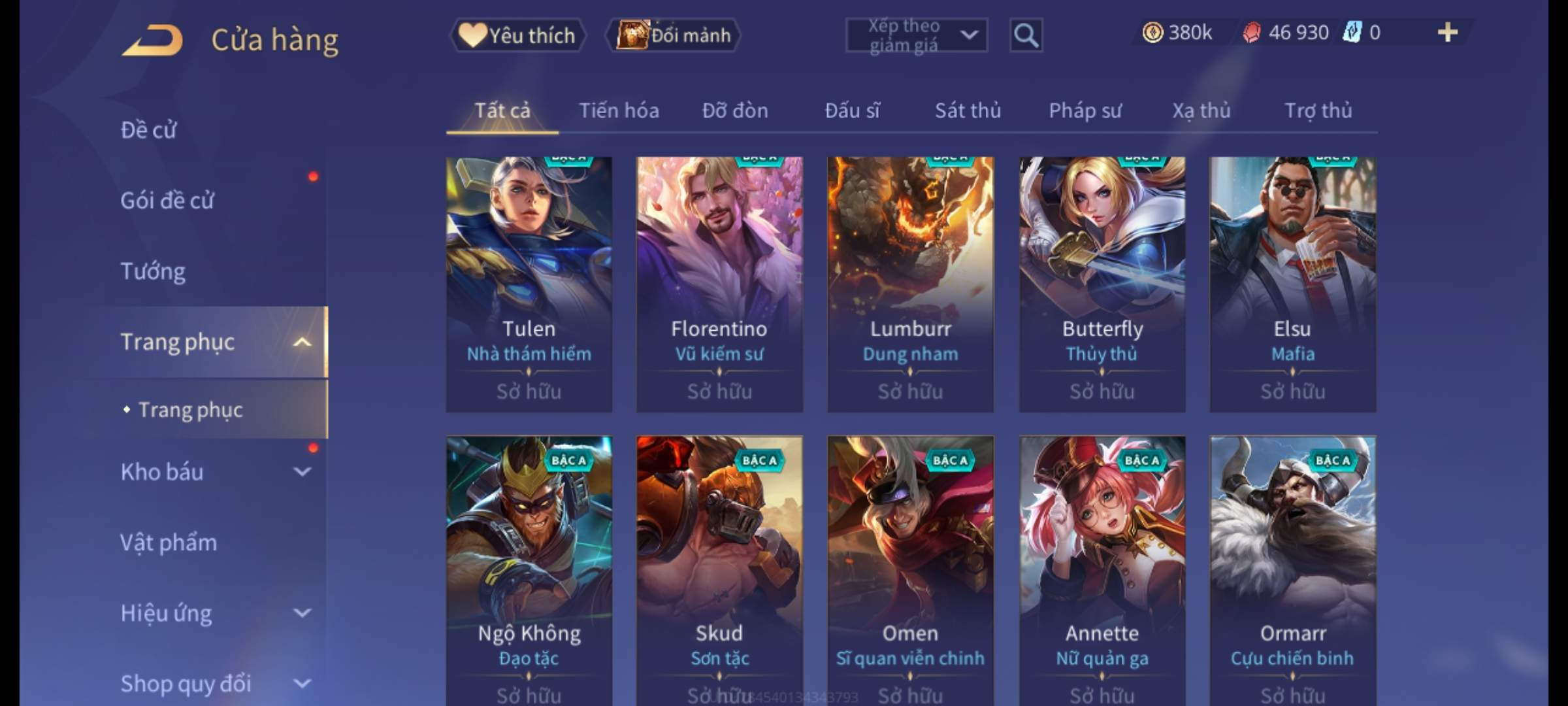The width and height of the screenshot is (1568, 706).
Task: Filter skins by Sát thủ
Action: [x=968, y=110]
